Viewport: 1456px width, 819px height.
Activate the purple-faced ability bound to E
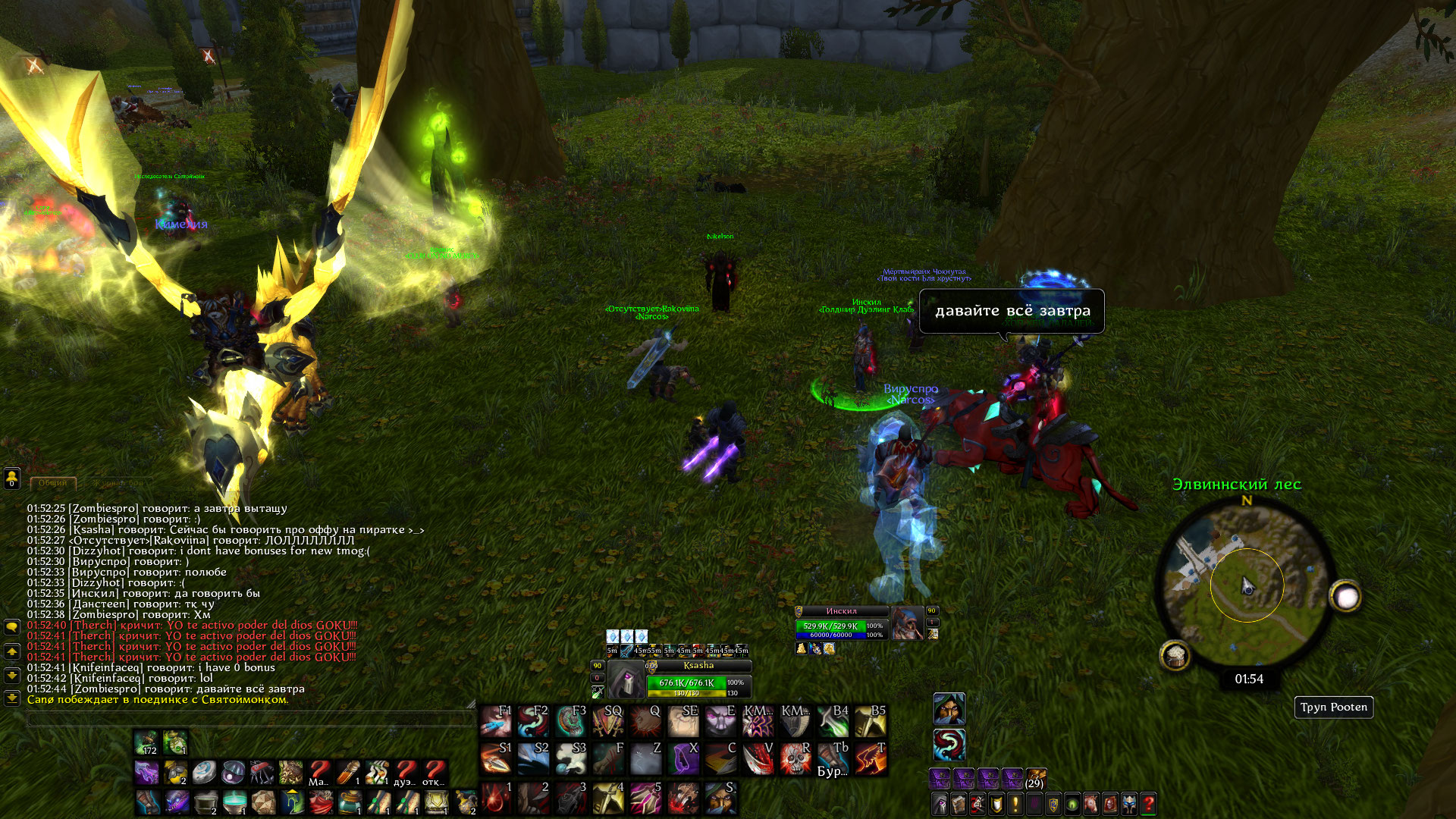[x=720, y=720]
